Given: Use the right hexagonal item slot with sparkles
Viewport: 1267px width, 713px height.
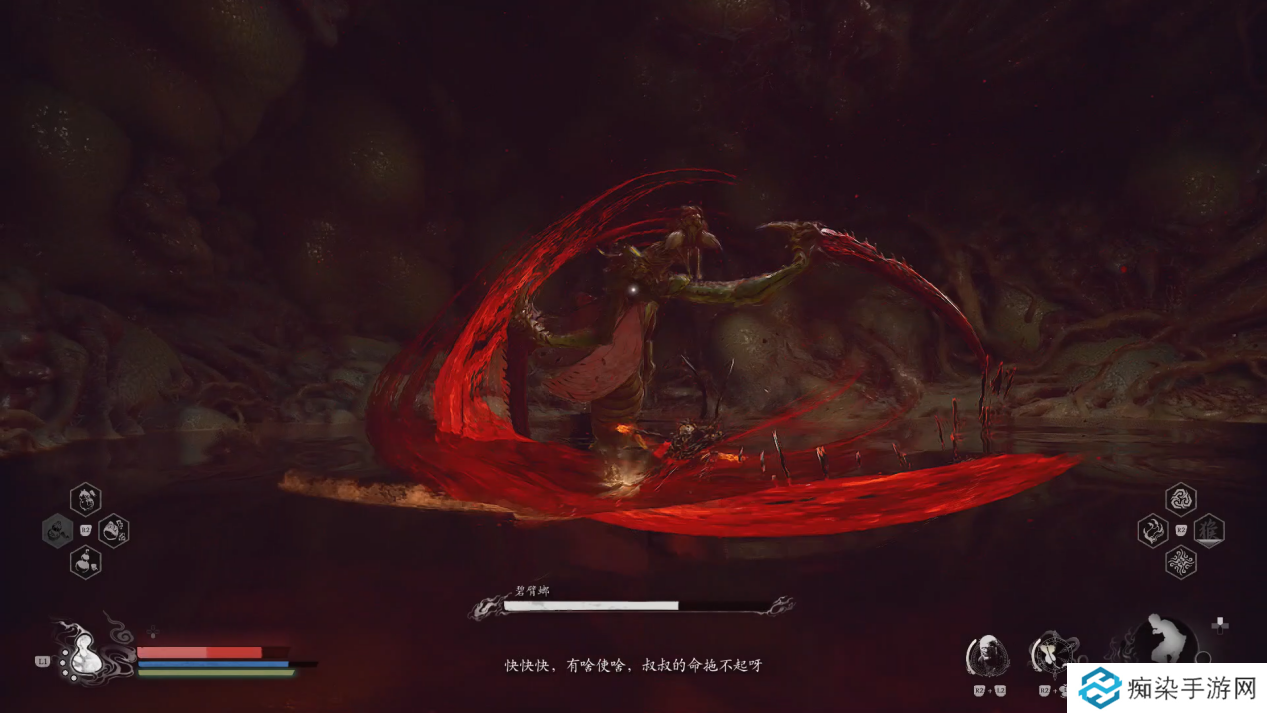Looking at the screenshot, I should pyautogui.click(x=113, y=530).
